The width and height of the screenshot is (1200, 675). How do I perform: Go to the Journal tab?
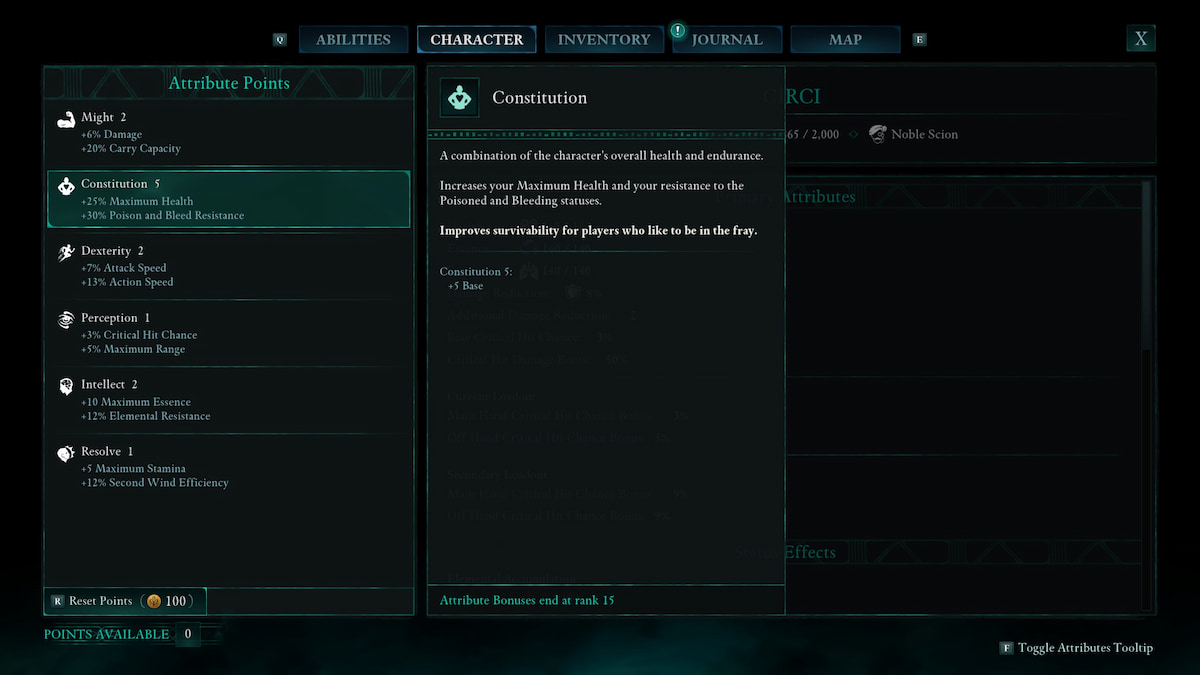727,40
